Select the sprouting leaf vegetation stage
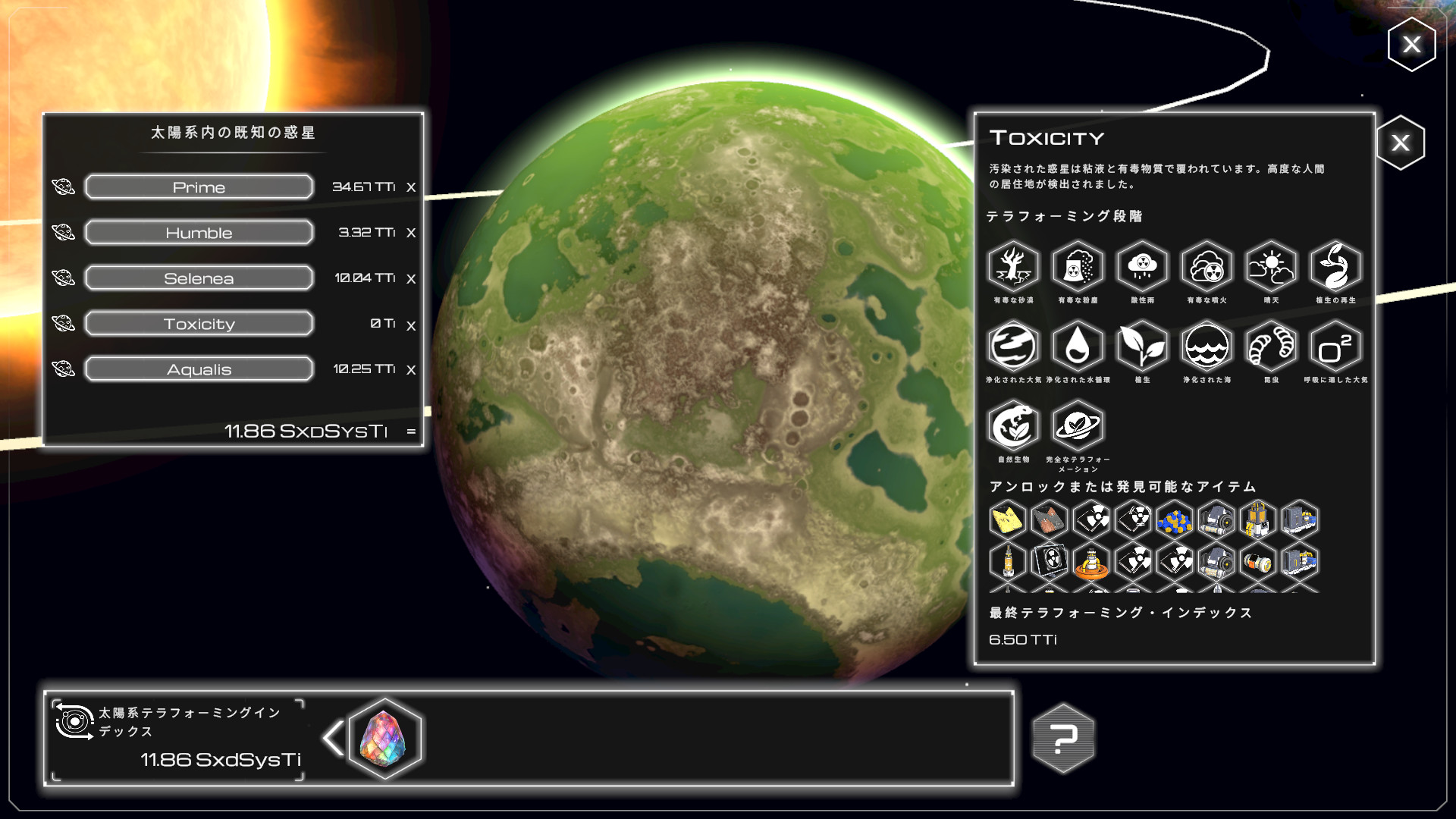 pos(1142,347)
